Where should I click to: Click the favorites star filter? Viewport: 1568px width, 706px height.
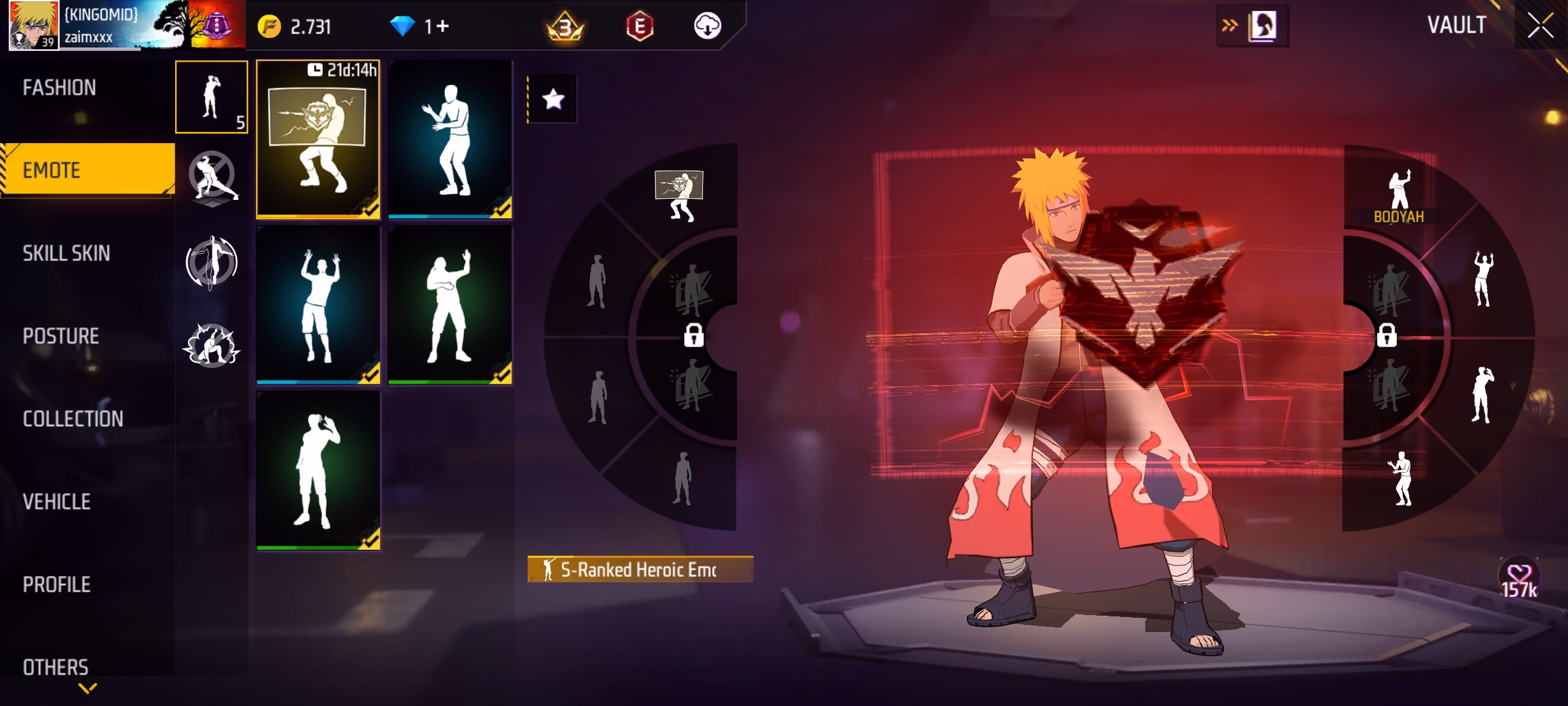click(x=553, y=99)
